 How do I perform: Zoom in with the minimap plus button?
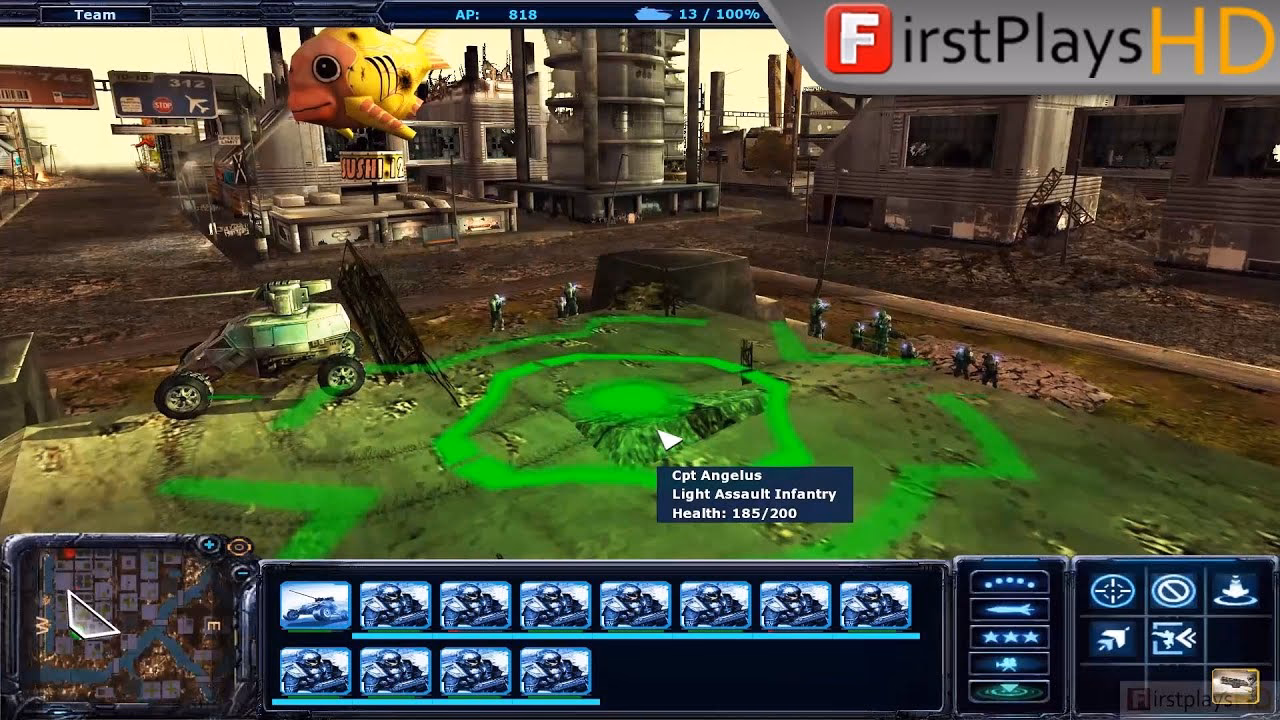(210, 546)
